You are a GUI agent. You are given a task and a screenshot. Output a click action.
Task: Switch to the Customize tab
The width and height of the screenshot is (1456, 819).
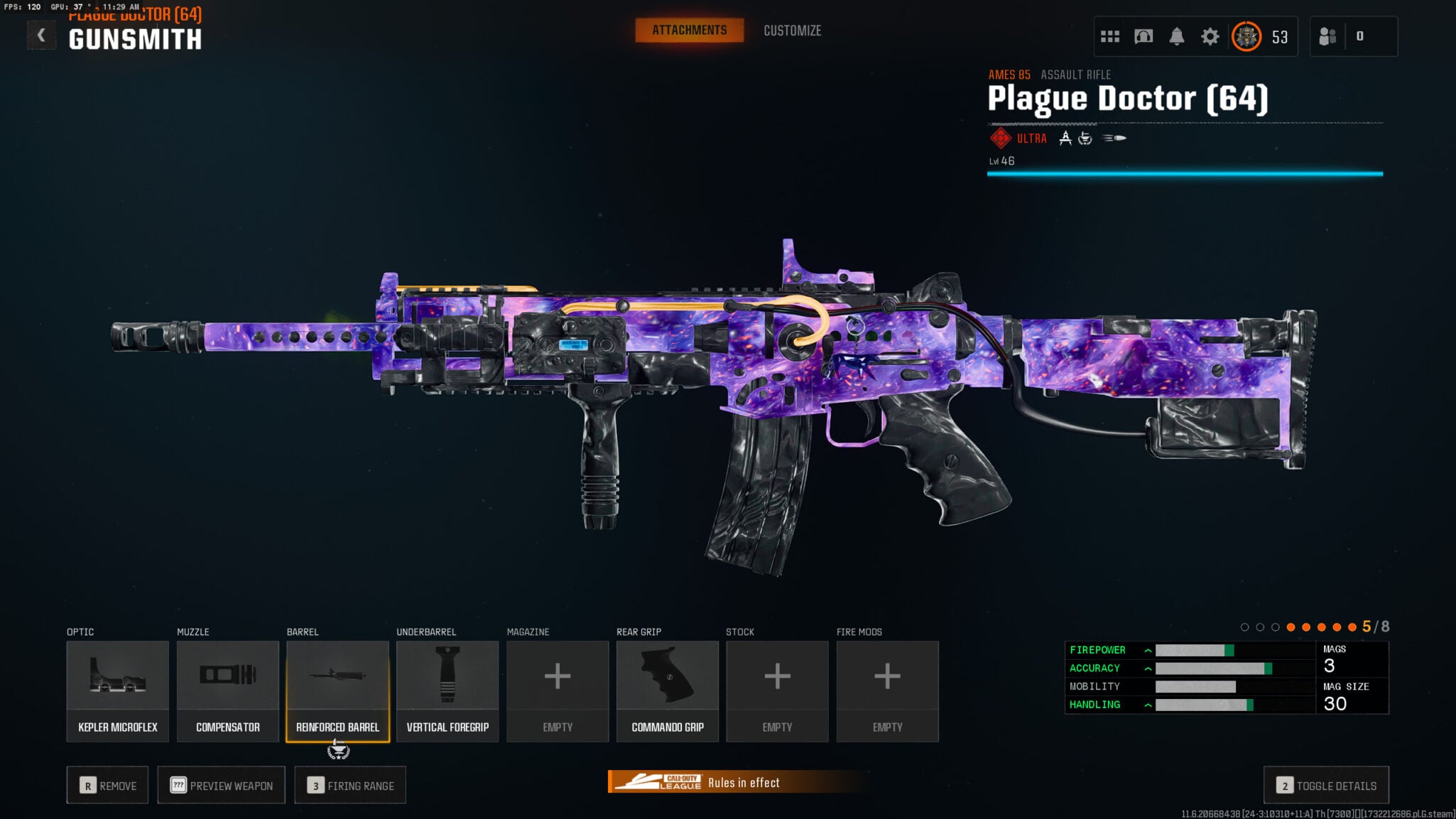click(792, 31)
